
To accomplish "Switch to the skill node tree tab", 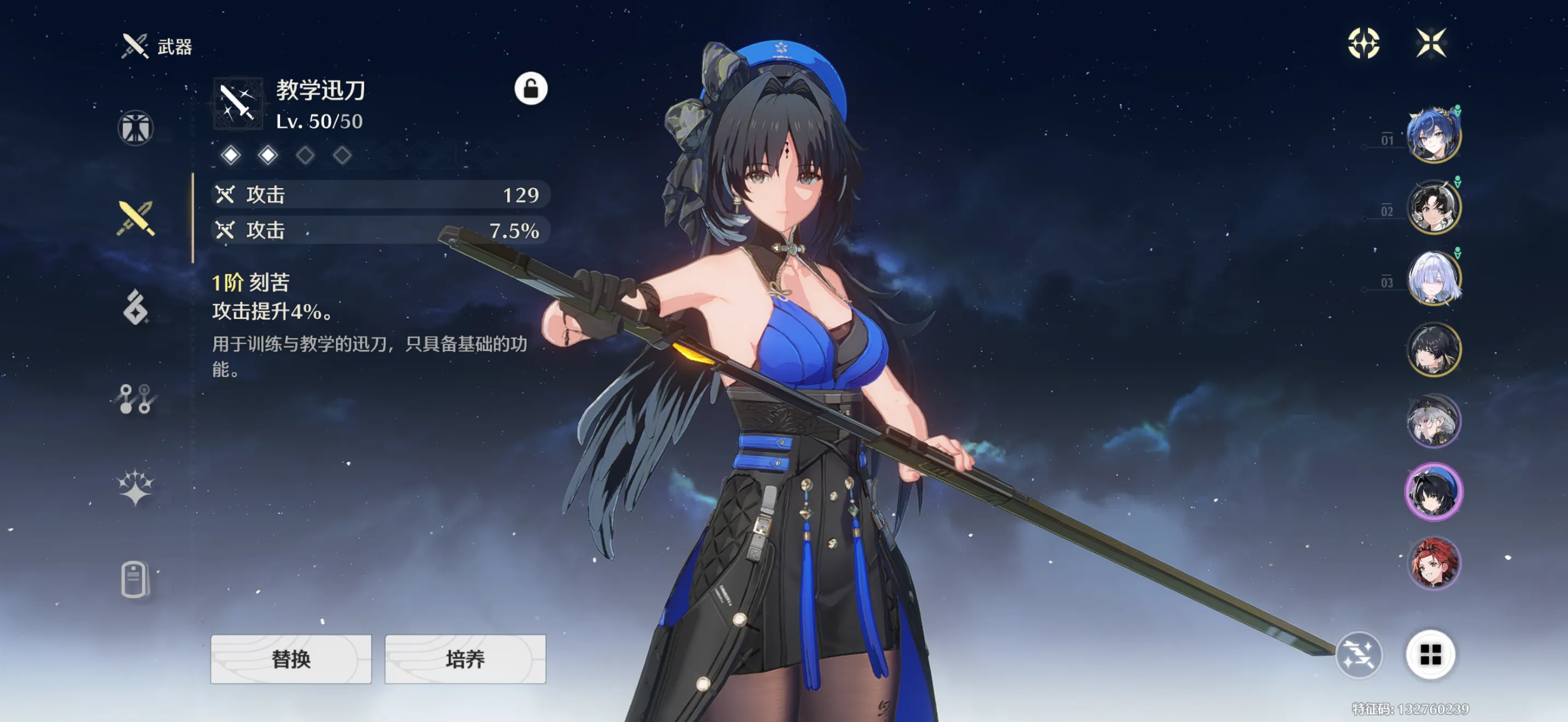I will click(135, 399).
